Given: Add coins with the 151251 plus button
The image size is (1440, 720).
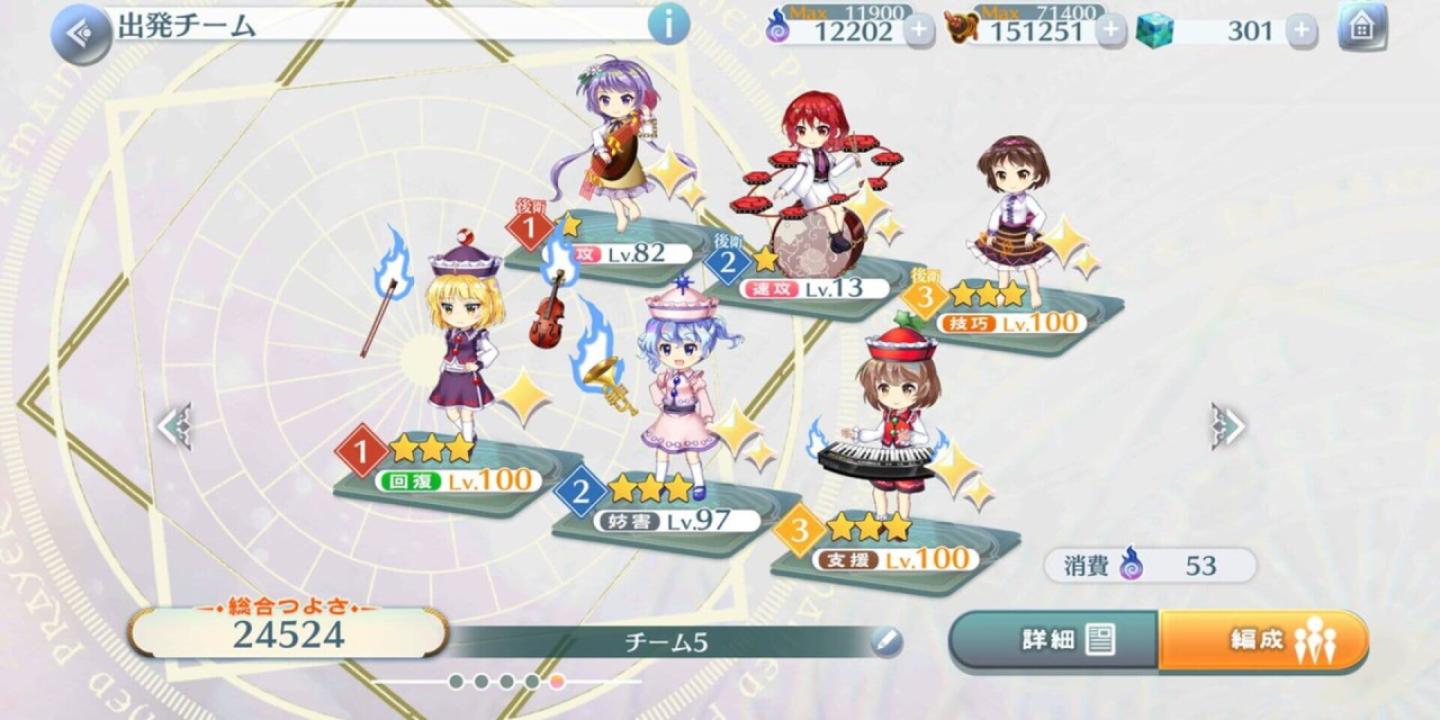Looking at the screenshot, I should 1110,31.
